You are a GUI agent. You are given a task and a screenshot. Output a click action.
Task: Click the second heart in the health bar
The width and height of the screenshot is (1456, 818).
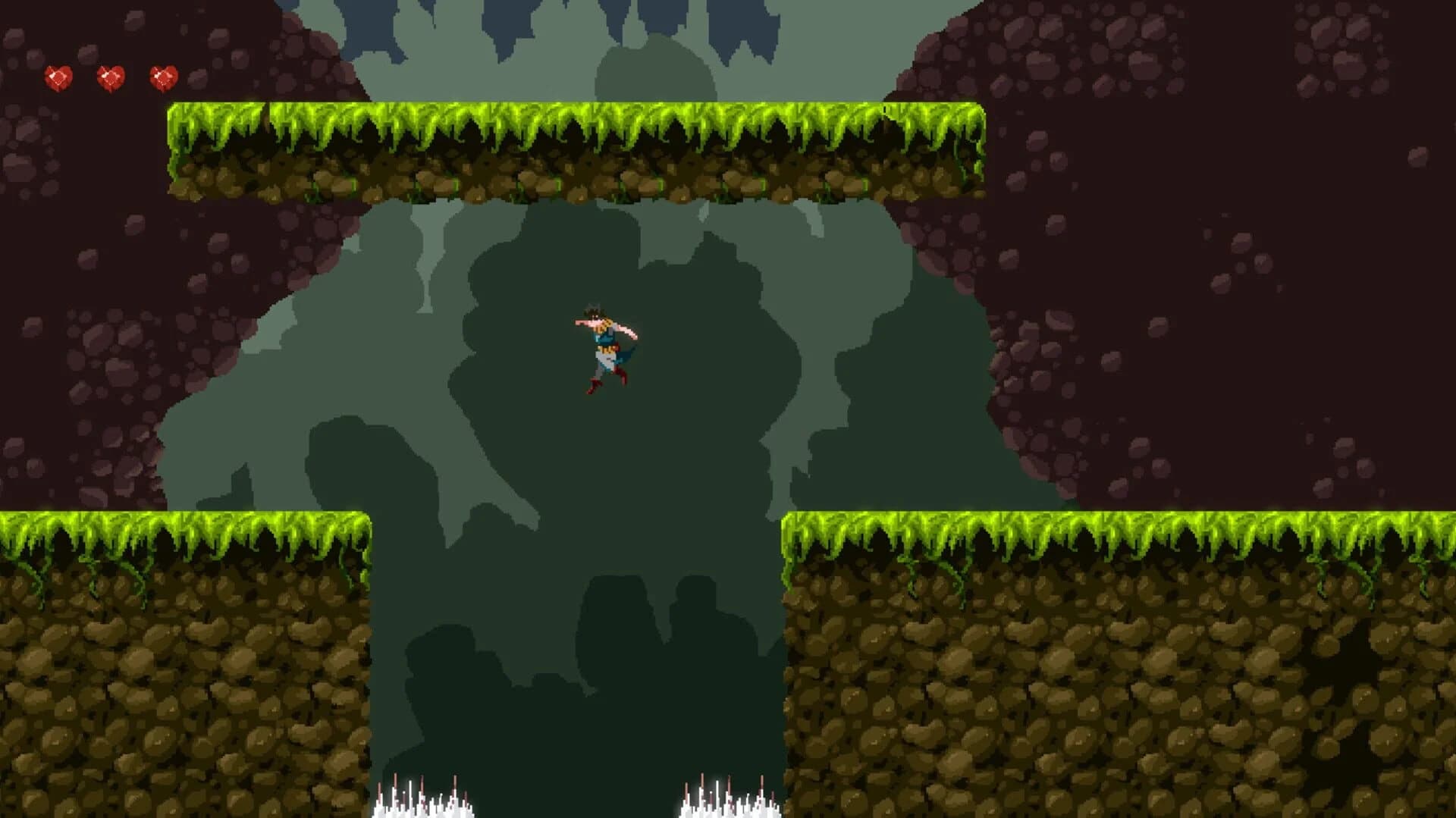(x=110, y=76)
